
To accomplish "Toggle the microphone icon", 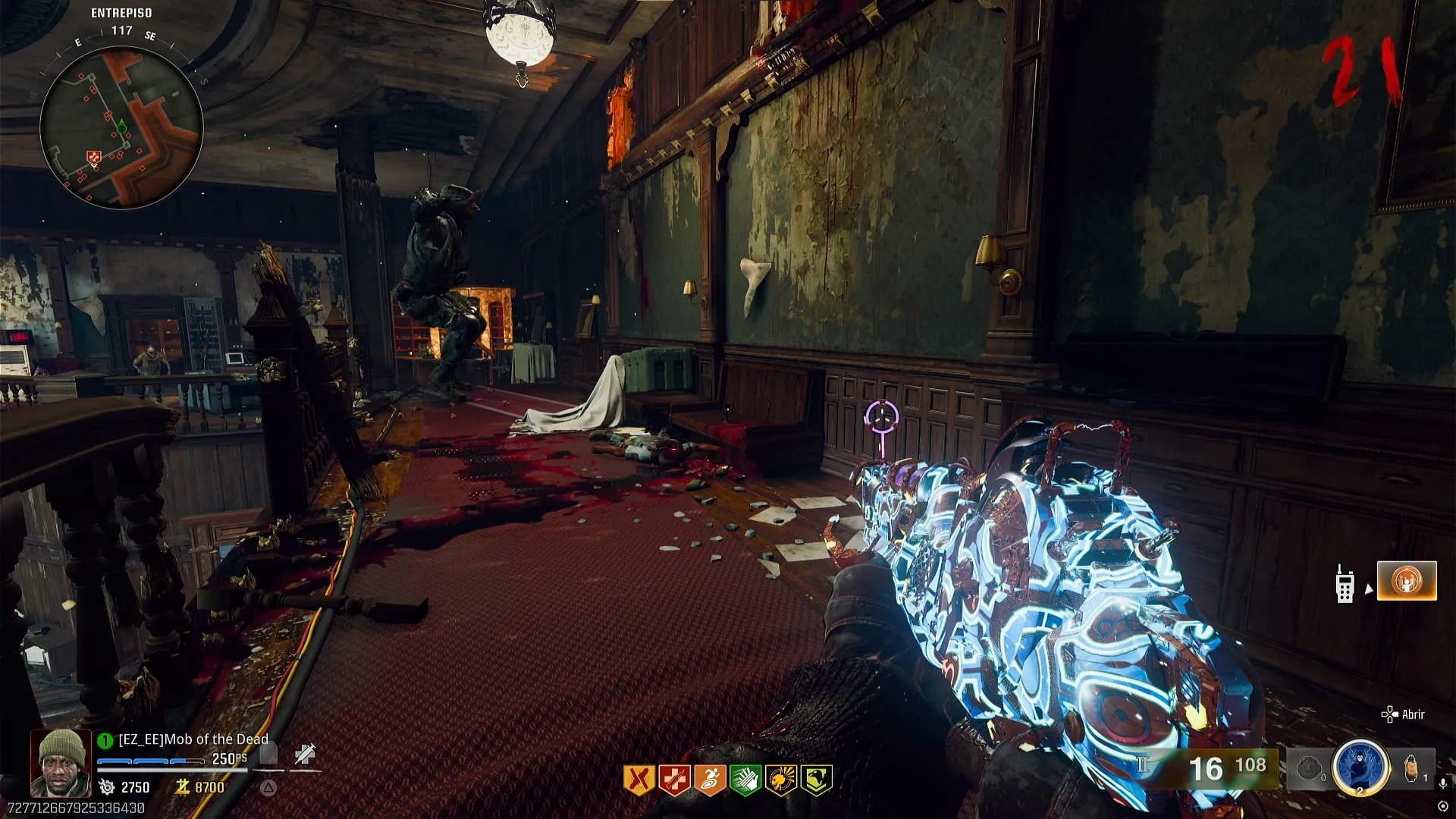I will pos(1444,784).
